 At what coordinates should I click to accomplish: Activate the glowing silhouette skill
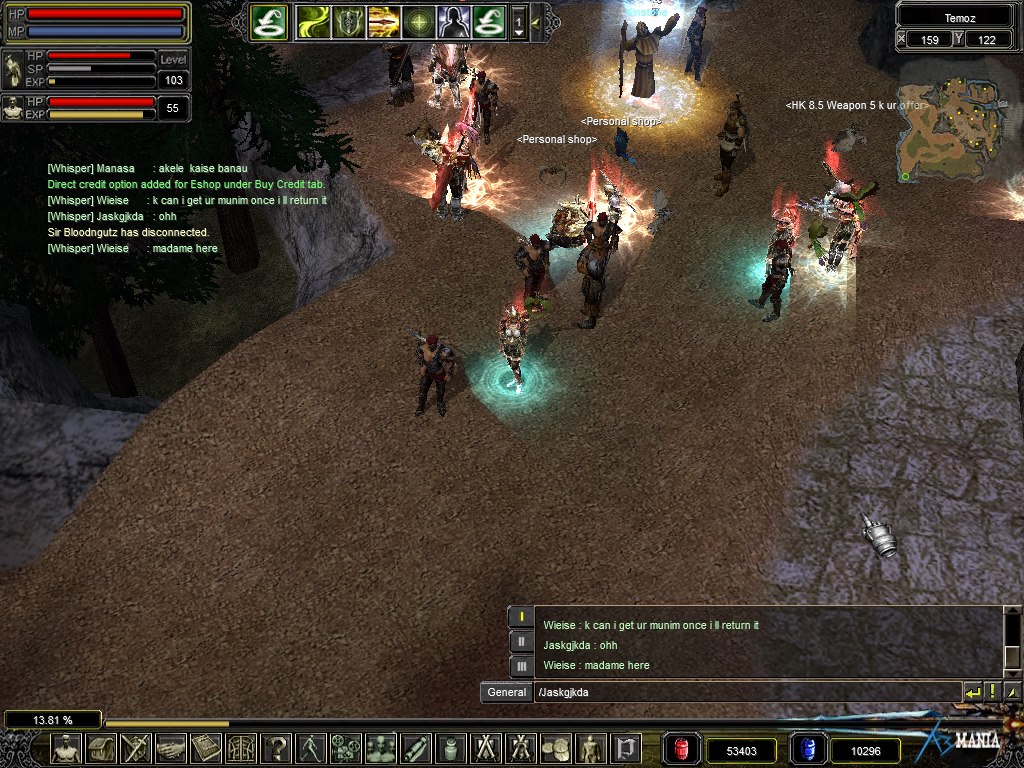454,20
